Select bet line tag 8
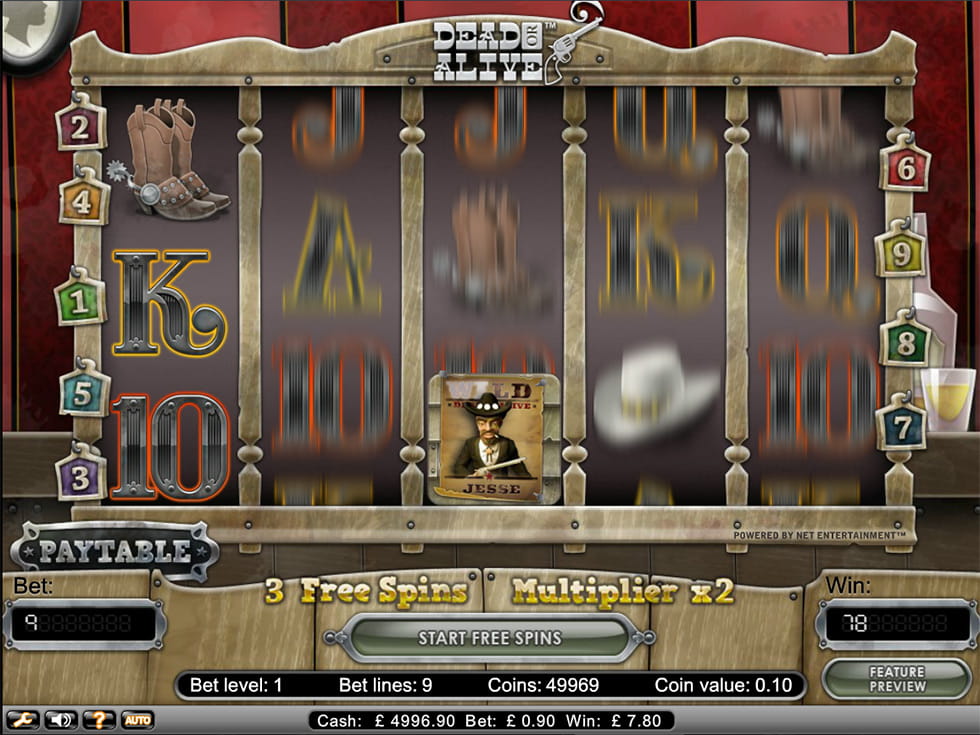This screenshot has width=980, height=735. [905, 343]
